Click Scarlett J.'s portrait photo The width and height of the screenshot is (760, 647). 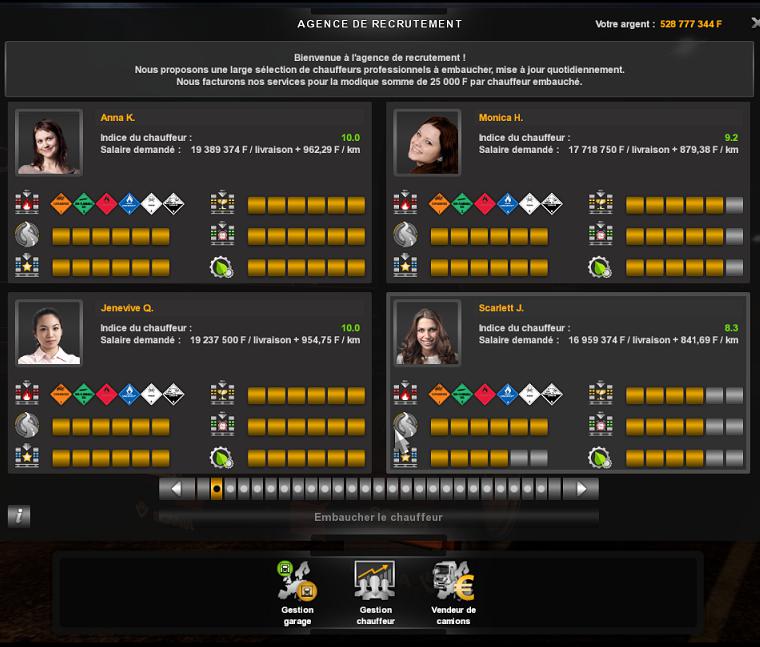[x=427, y=332]
